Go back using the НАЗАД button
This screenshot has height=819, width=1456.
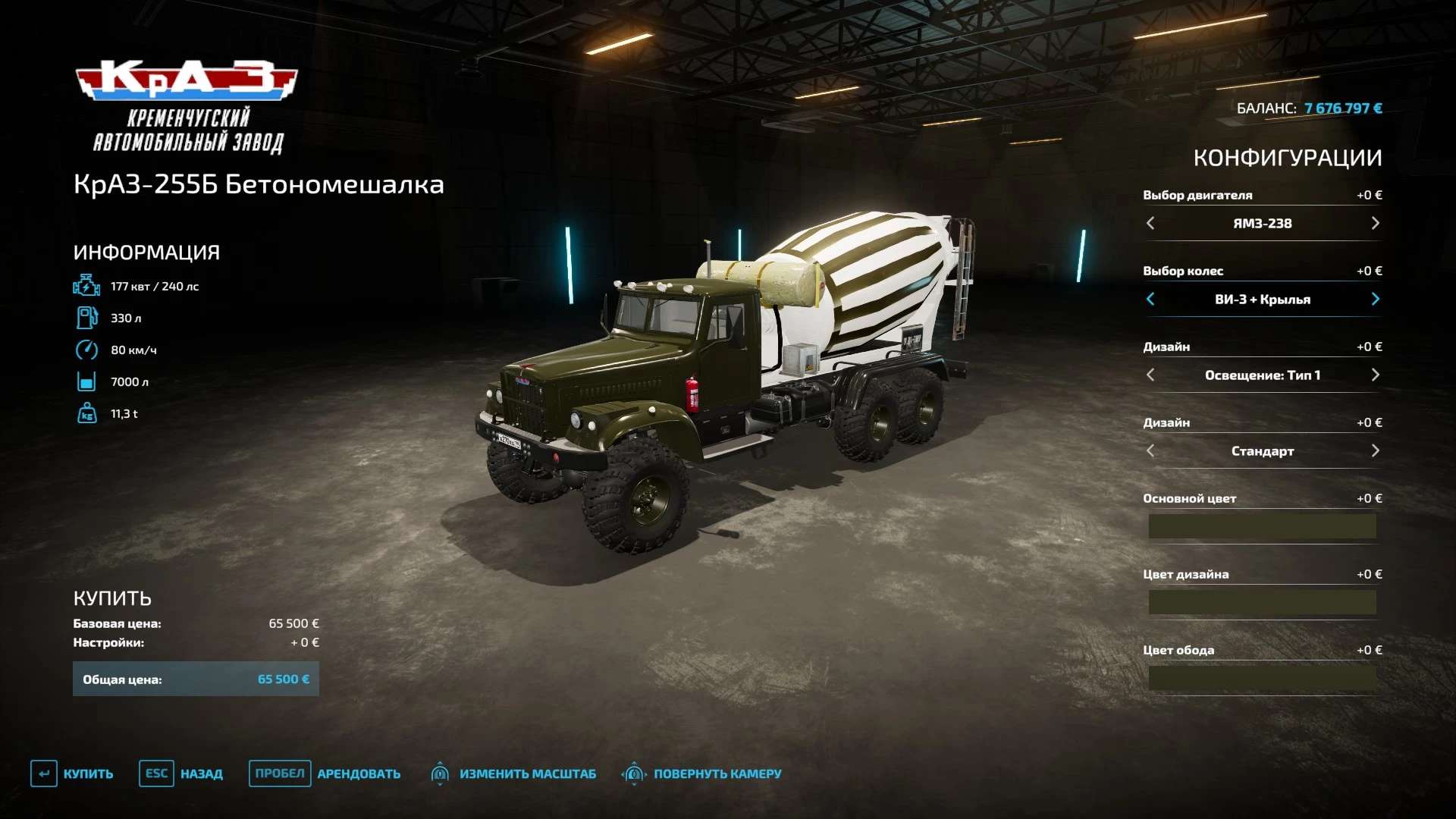coord(181,773)
